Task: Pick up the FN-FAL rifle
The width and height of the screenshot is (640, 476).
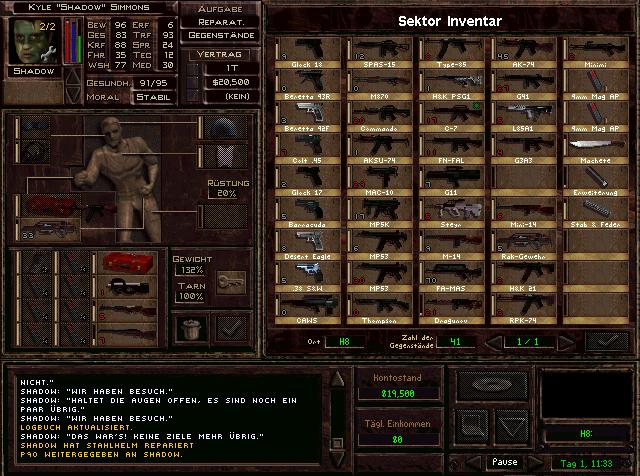Action: coord(452,147)
